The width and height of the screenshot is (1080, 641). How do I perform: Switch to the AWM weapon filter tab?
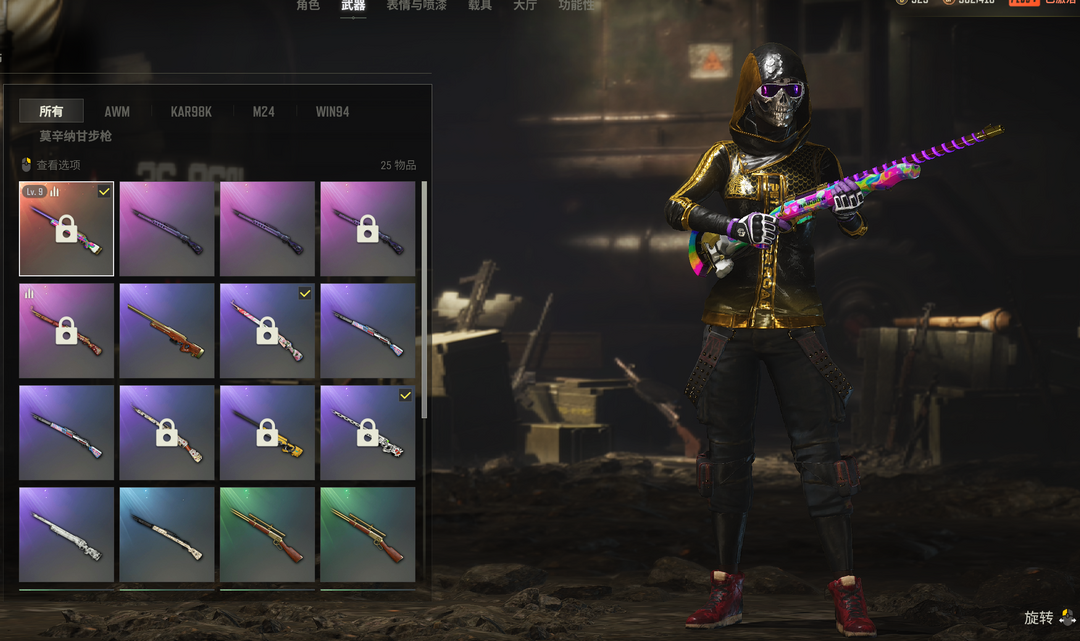pos(117,112)
